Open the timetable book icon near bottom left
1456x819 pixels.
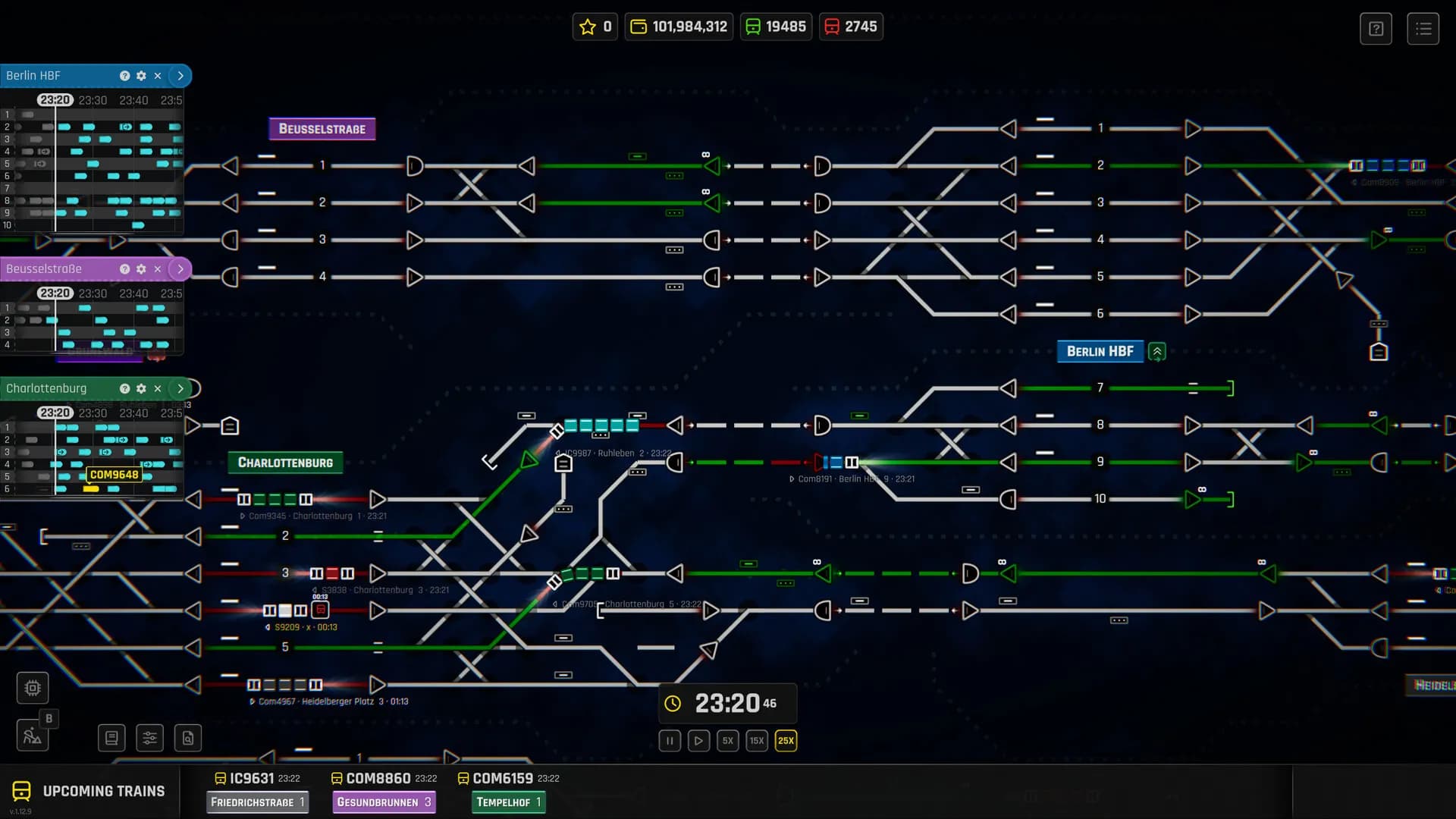[x=111, y=737]
